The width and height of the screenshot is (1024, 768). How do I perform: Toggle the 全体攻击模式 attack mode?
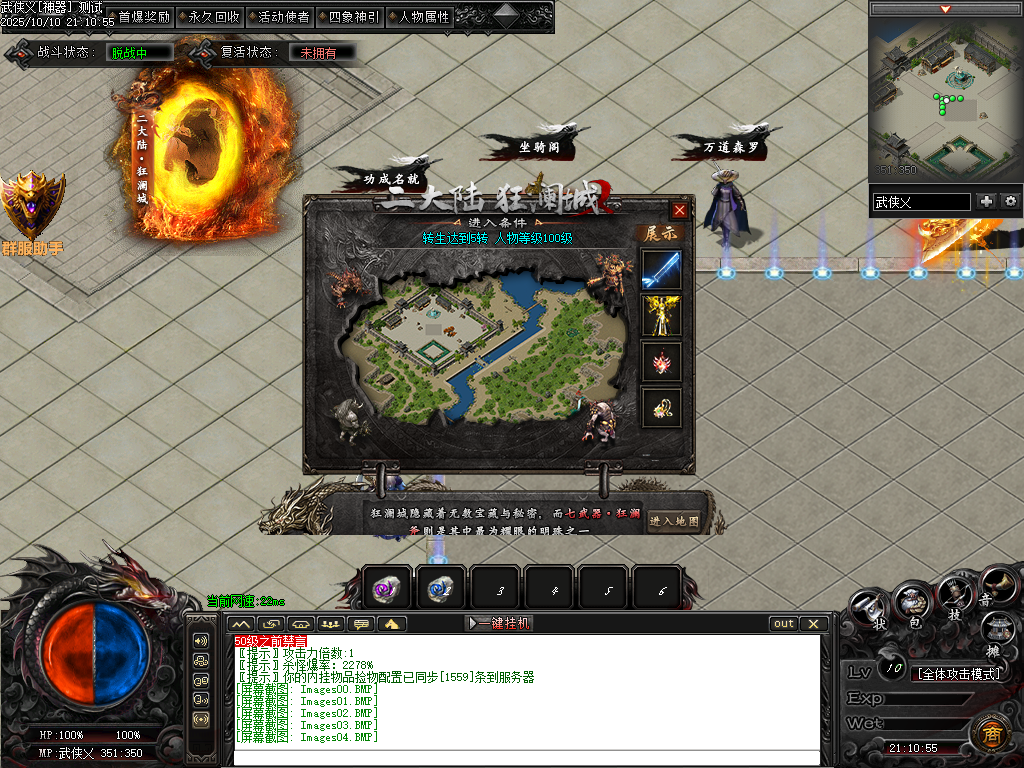pos(959,673)
